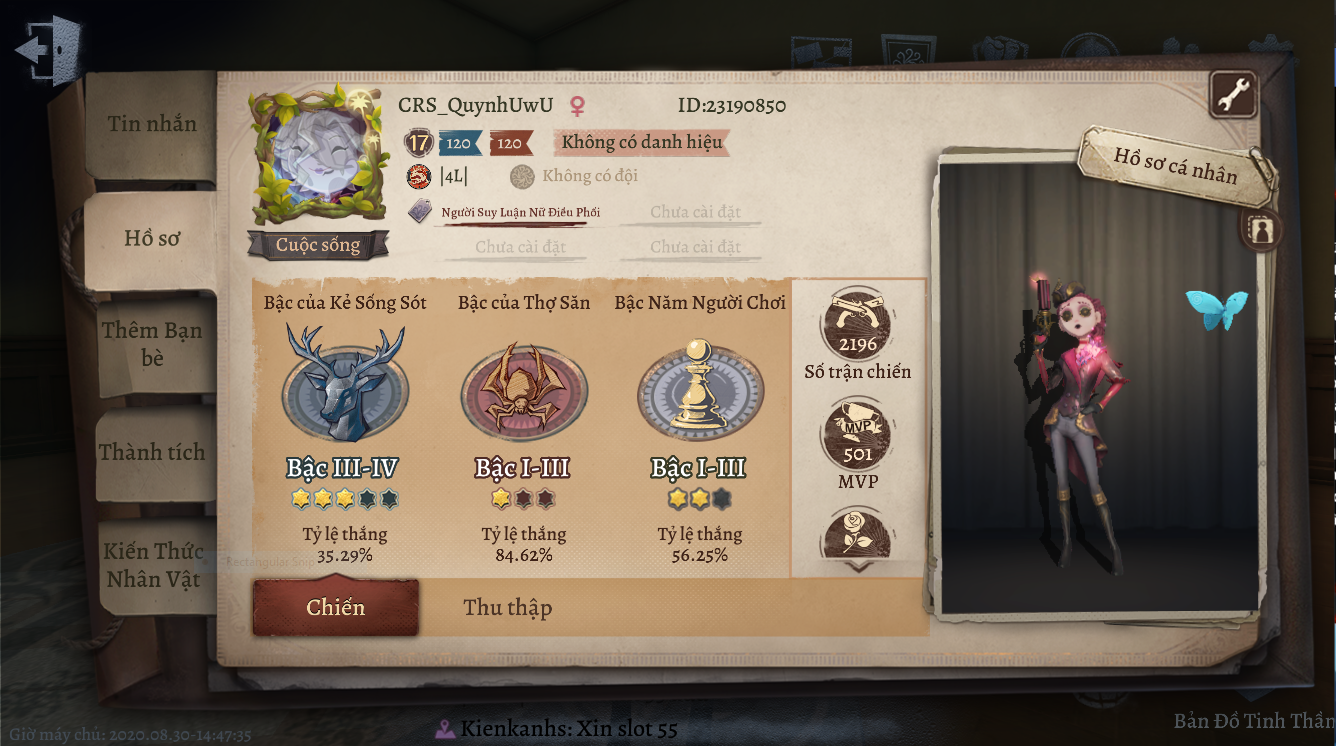The height and width of the screenshot is (746, 1336).
Task: View the Survivor rank deer badge
Action: click(x=345, y=385)
